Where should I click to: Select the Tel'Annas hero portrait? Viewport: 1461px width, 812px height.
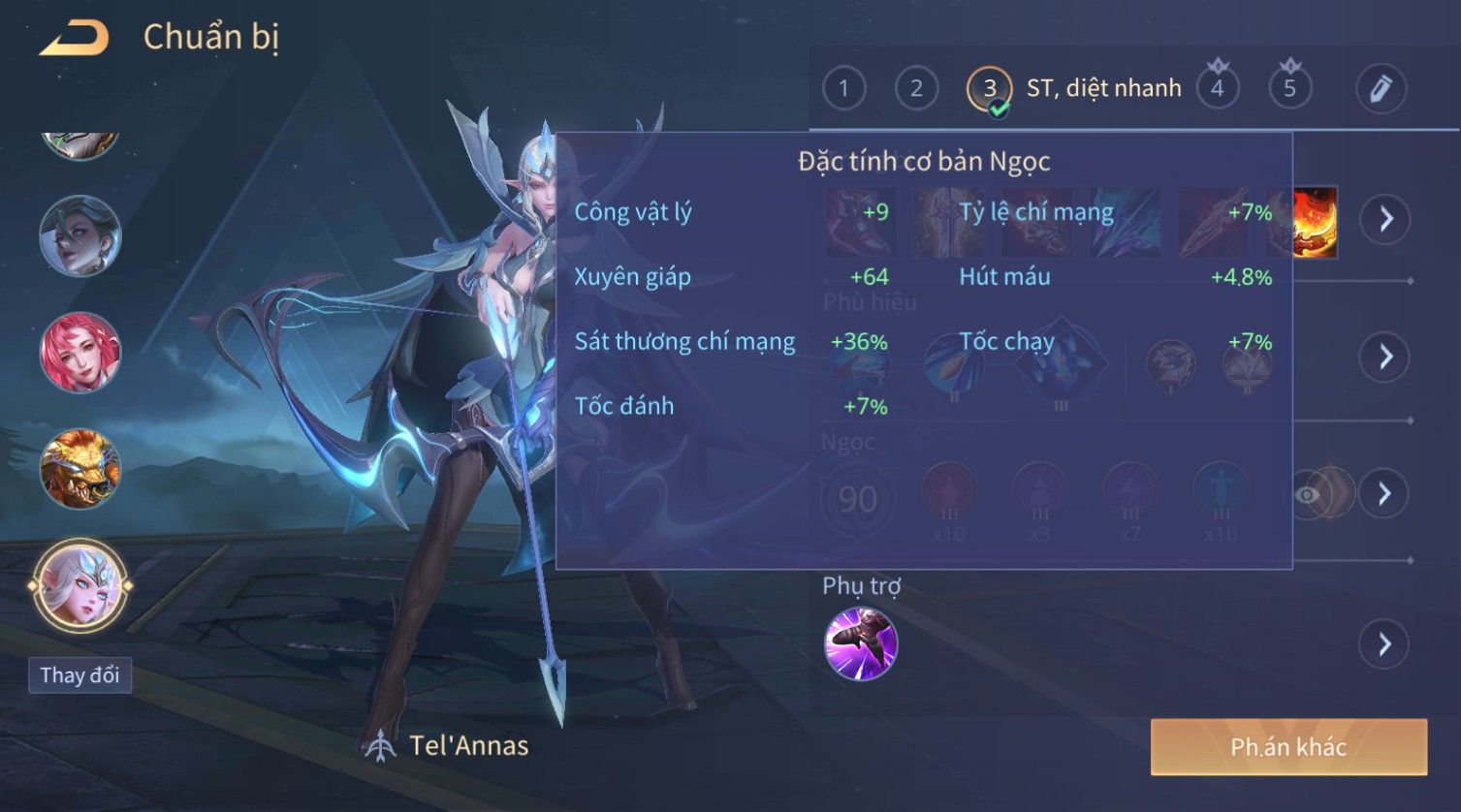(80, 585)
